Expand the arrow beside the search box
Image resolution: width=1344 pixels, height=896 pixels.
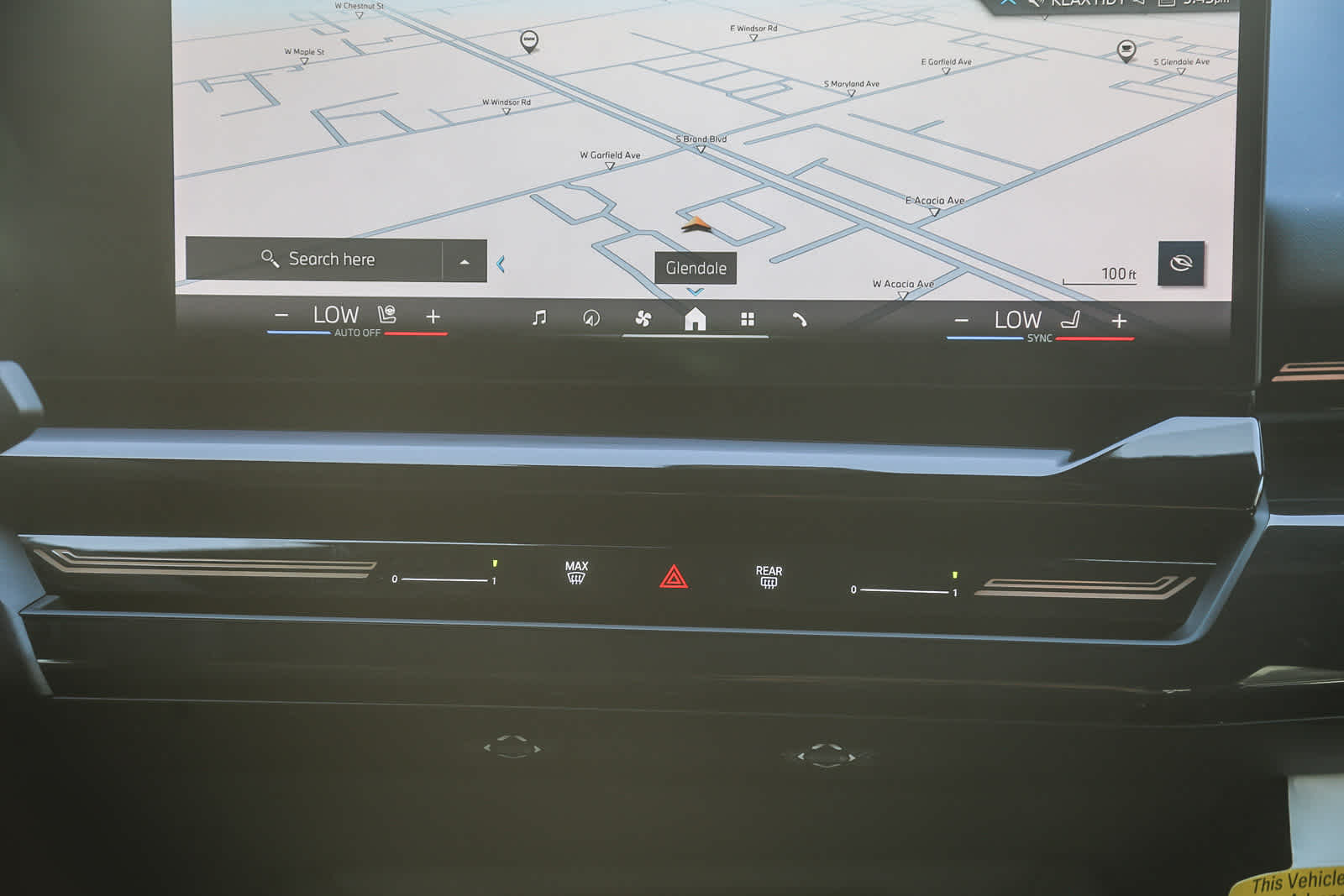coord(465,262)
